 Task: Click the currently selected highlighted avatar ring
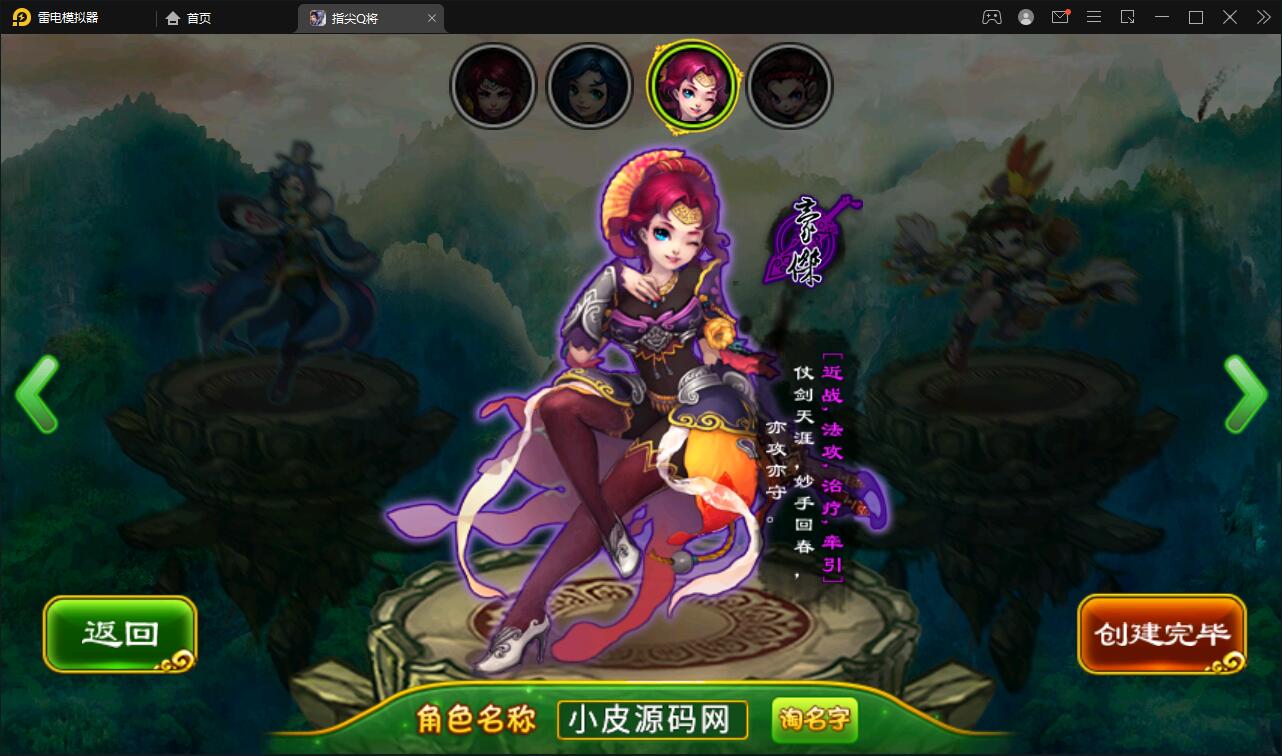click(x=692, y=86)
